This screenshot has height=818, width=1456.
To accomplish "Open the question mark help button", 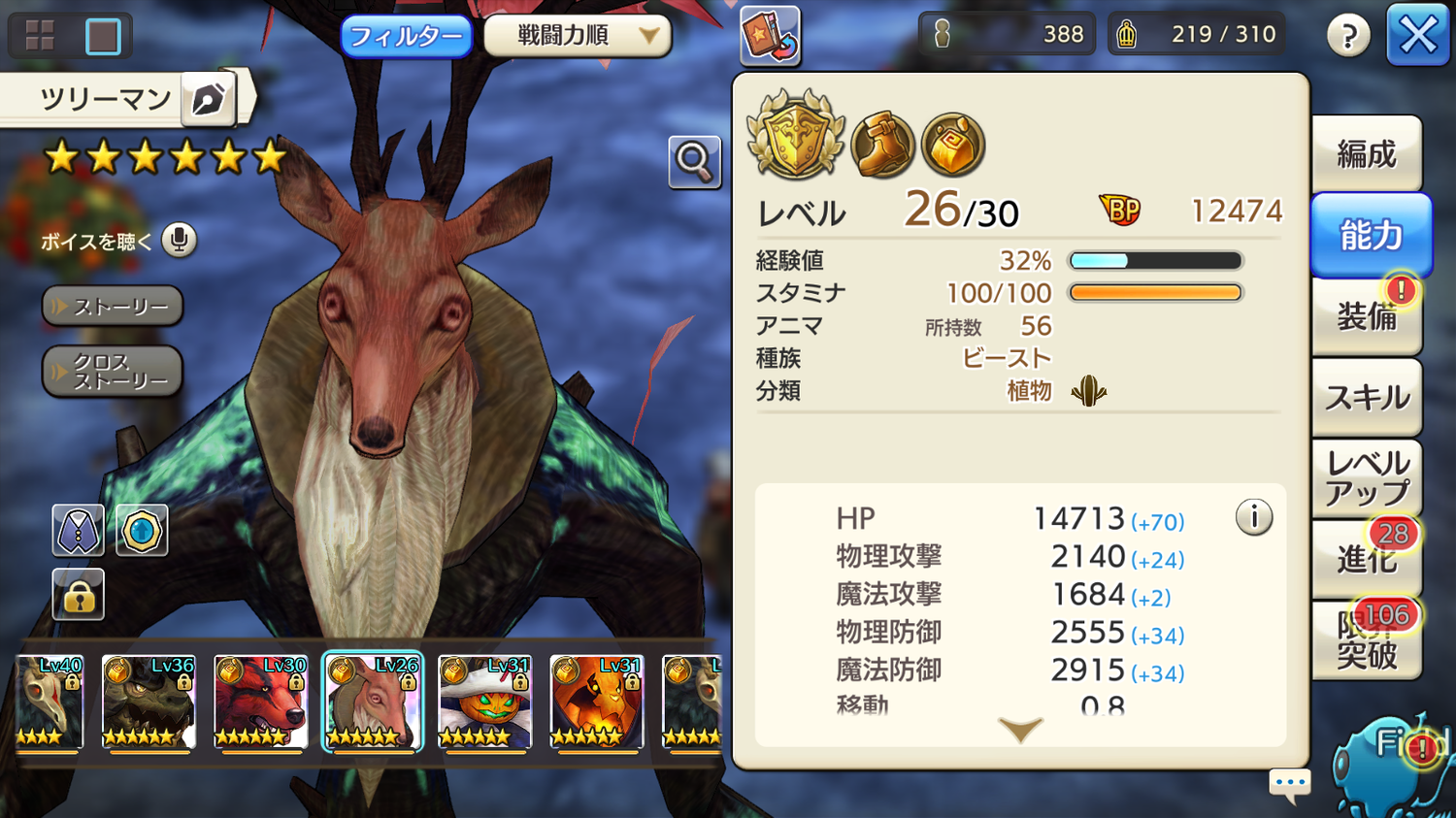I will (1348, 37).
